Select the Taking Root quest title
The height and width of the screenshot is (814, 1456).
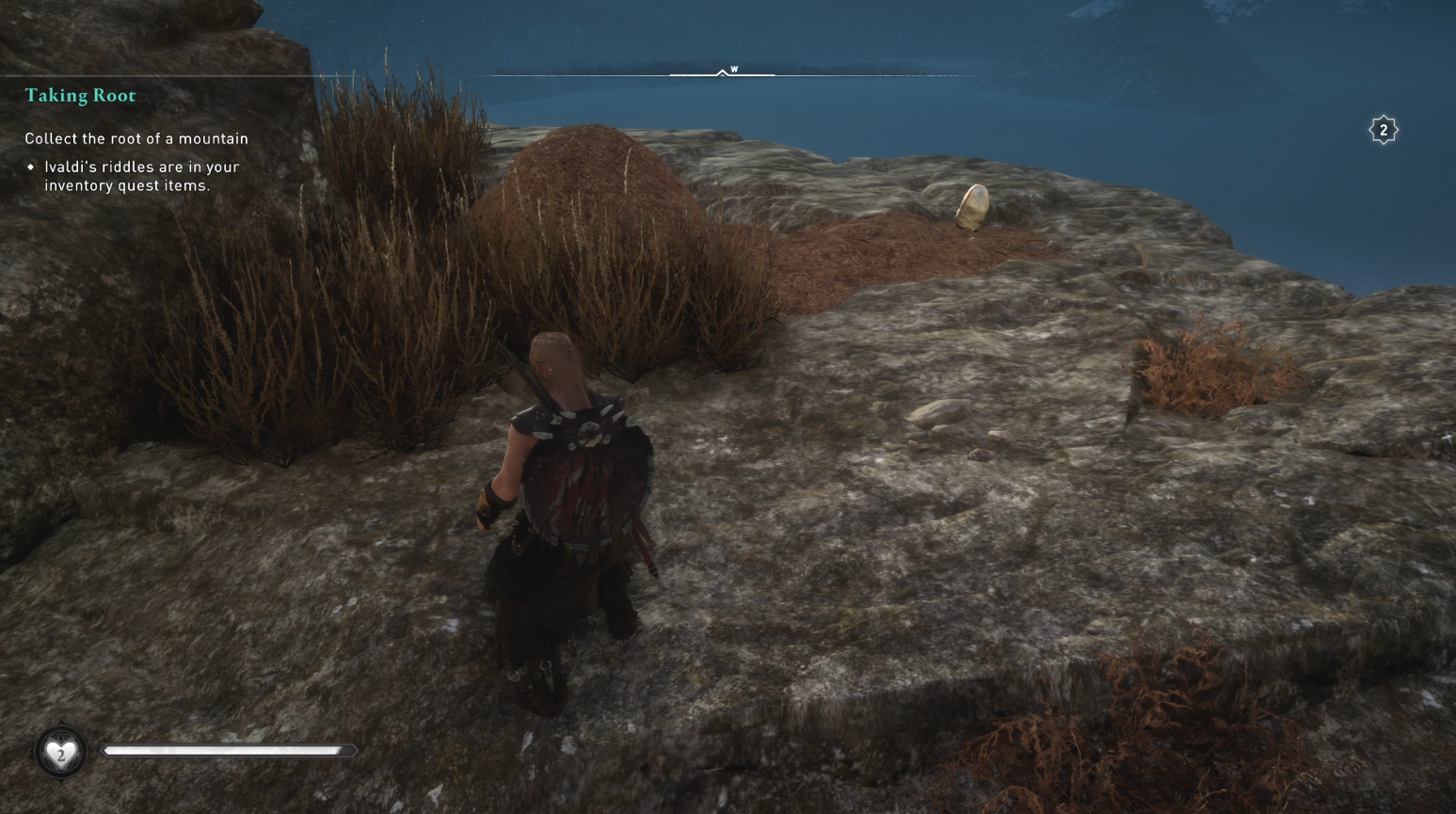79,95
